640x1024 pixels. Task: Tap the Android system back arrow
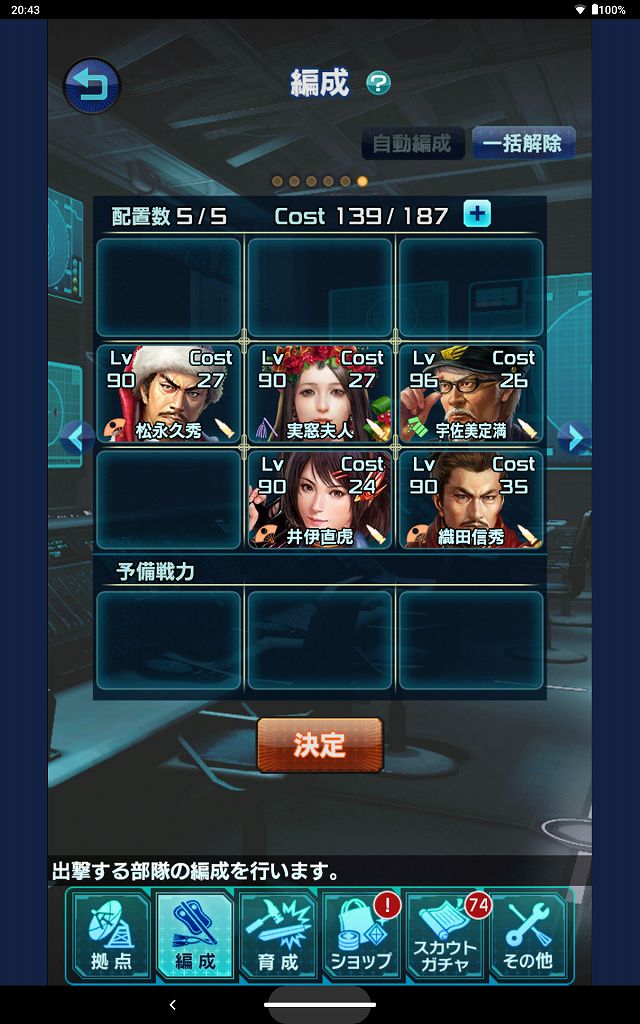click(173, 1004)
